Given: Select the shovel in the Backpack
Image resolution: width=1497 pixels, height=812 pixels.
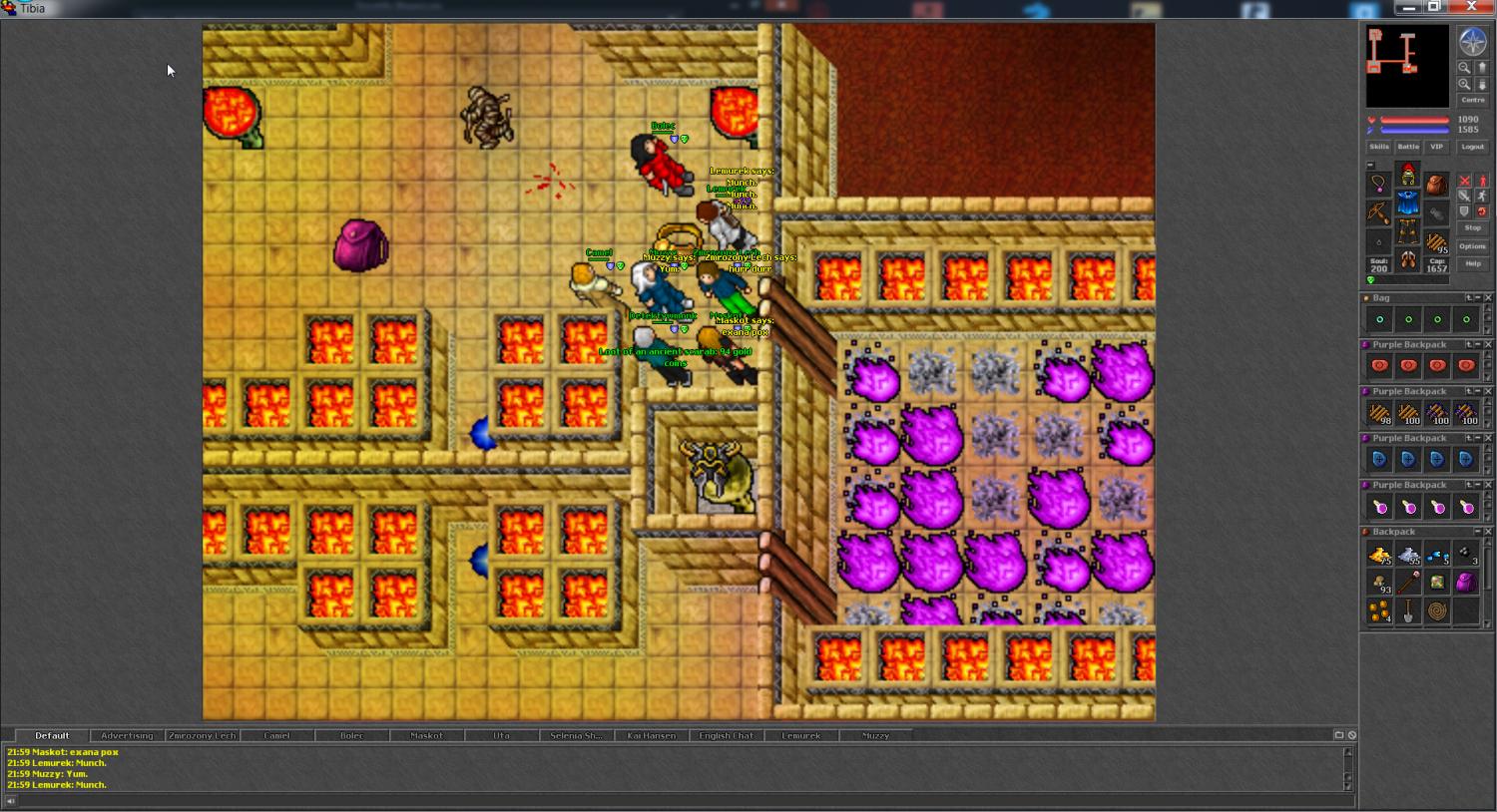Looking at the screenshot, I should click(x=1408, y=611).
